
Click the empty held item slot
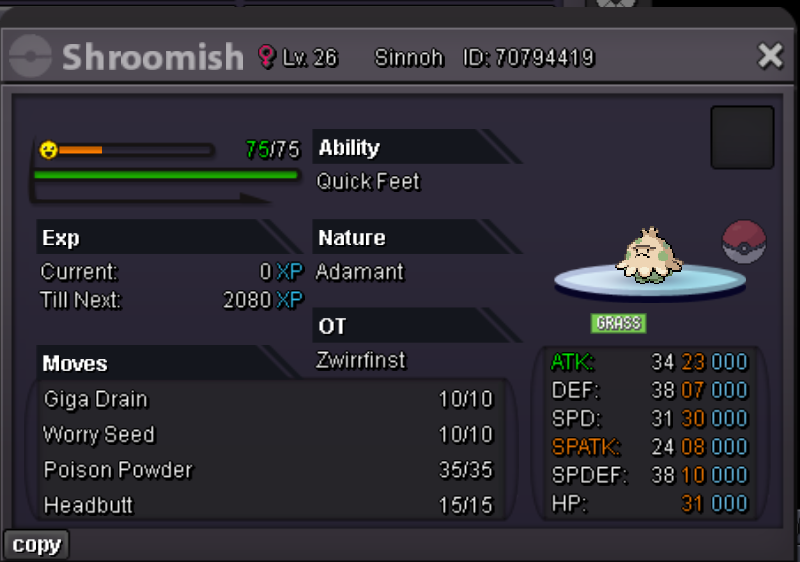point(742,137)
